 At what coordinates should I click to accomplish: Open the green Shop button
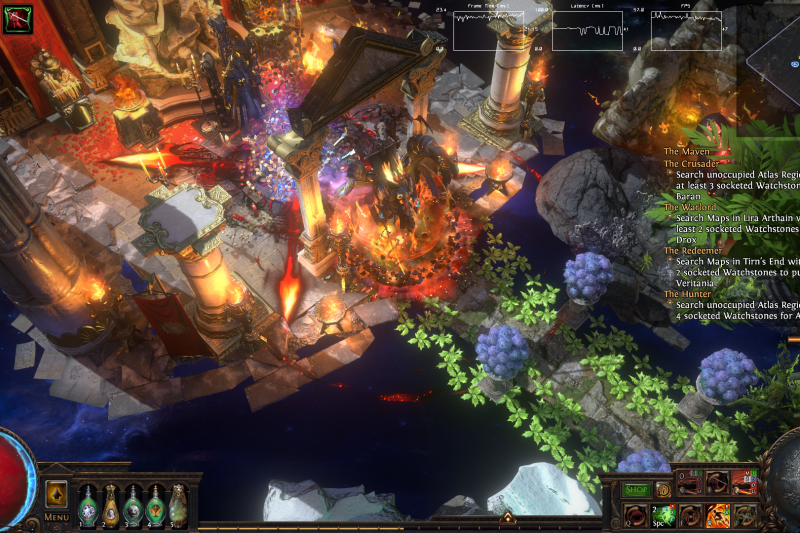coord(636,490)
